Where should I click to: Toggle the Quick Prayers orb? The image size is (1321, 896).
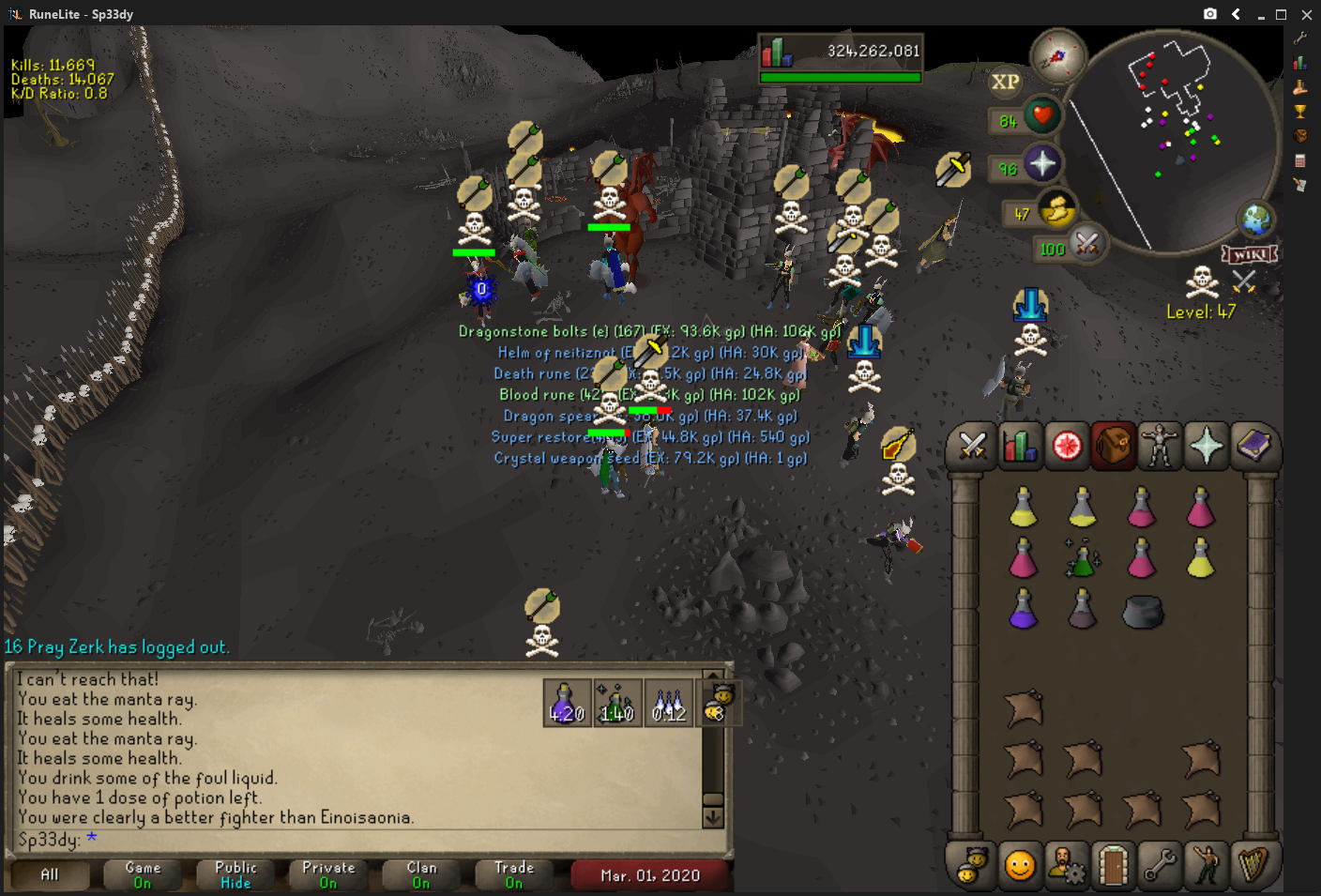[1041, 164]
